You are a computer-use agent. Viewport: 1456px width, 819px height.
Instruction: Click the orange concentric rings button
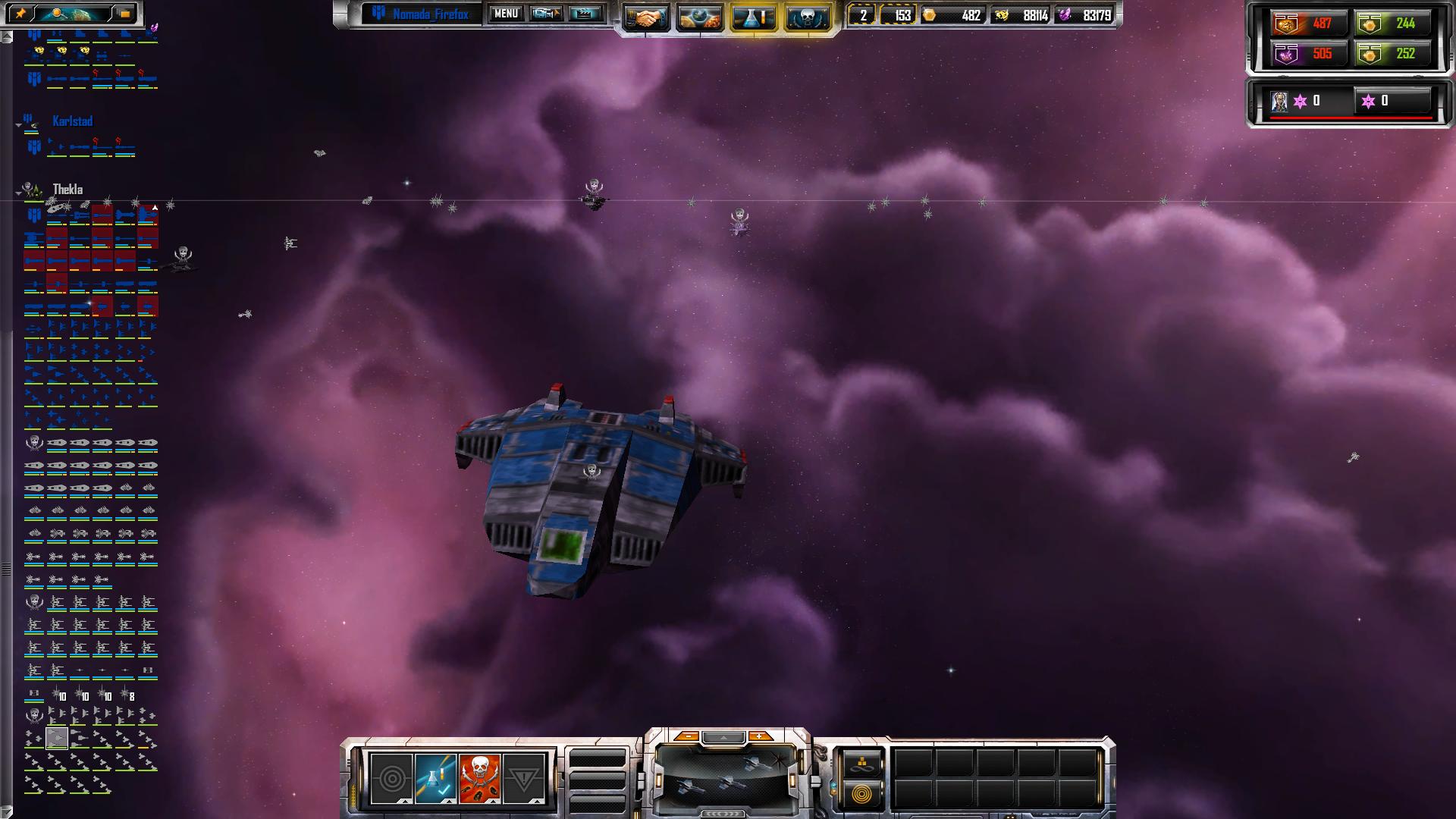pyautogui.click(x=861, y=794)
